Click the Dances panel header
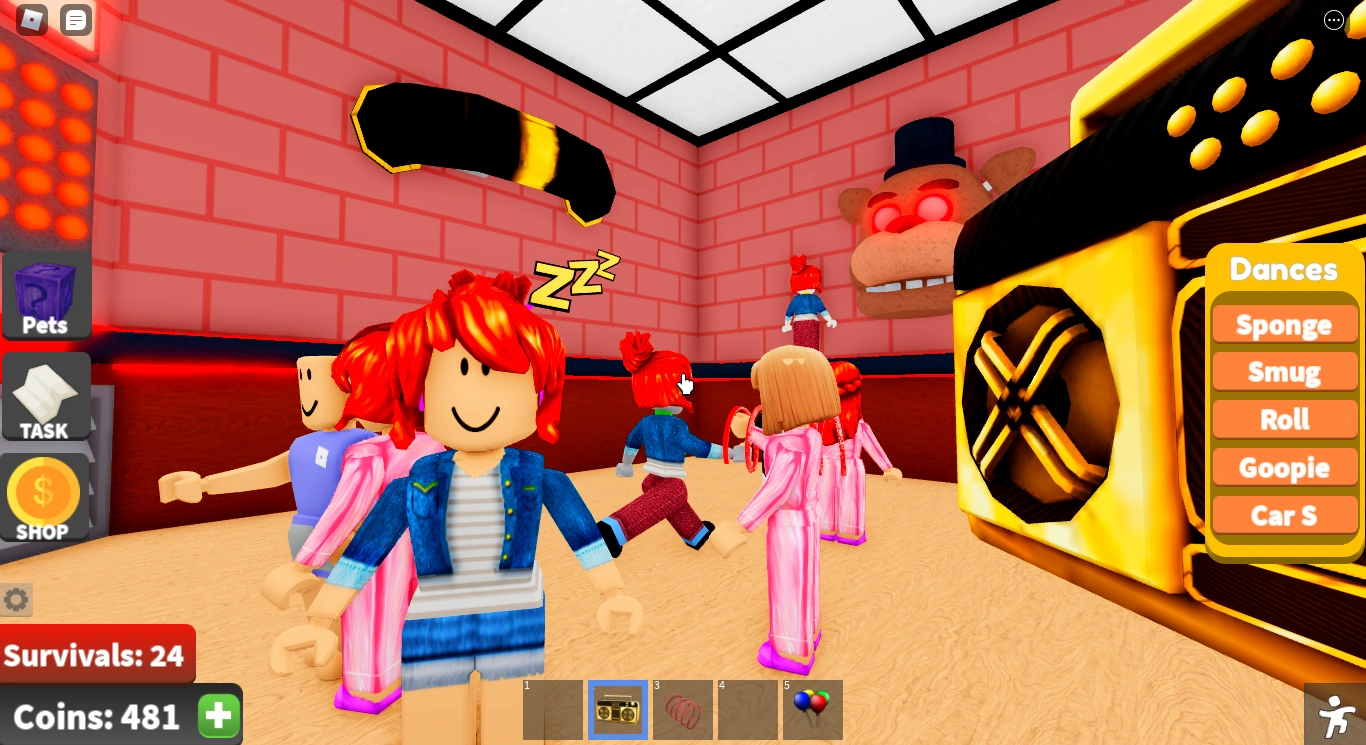Viewport: 1366px width, 745px height. (x=1284, y=269)
